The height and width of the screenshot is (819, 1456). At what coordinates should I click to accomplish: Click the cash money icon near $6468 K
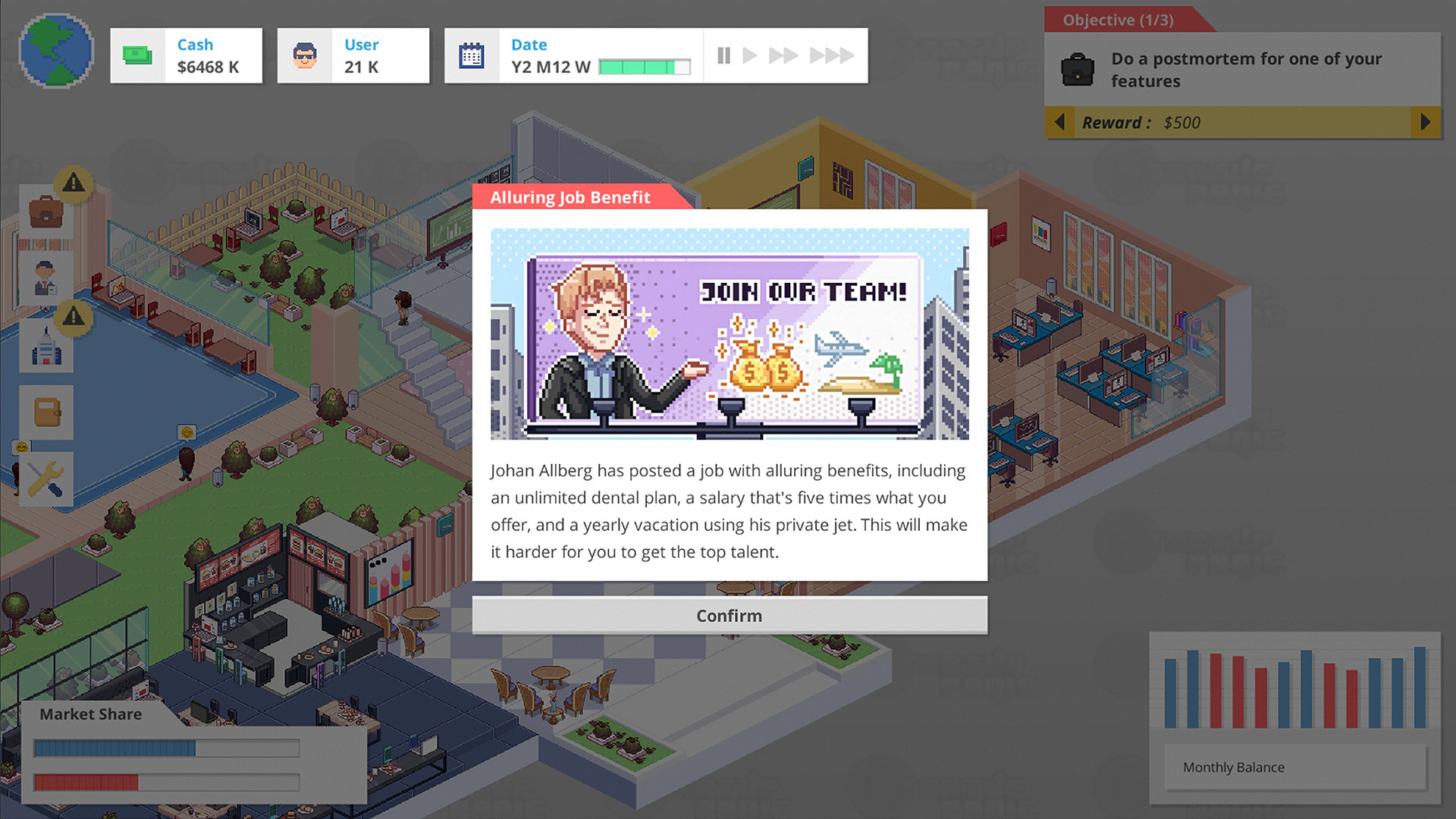coord(136,55)
